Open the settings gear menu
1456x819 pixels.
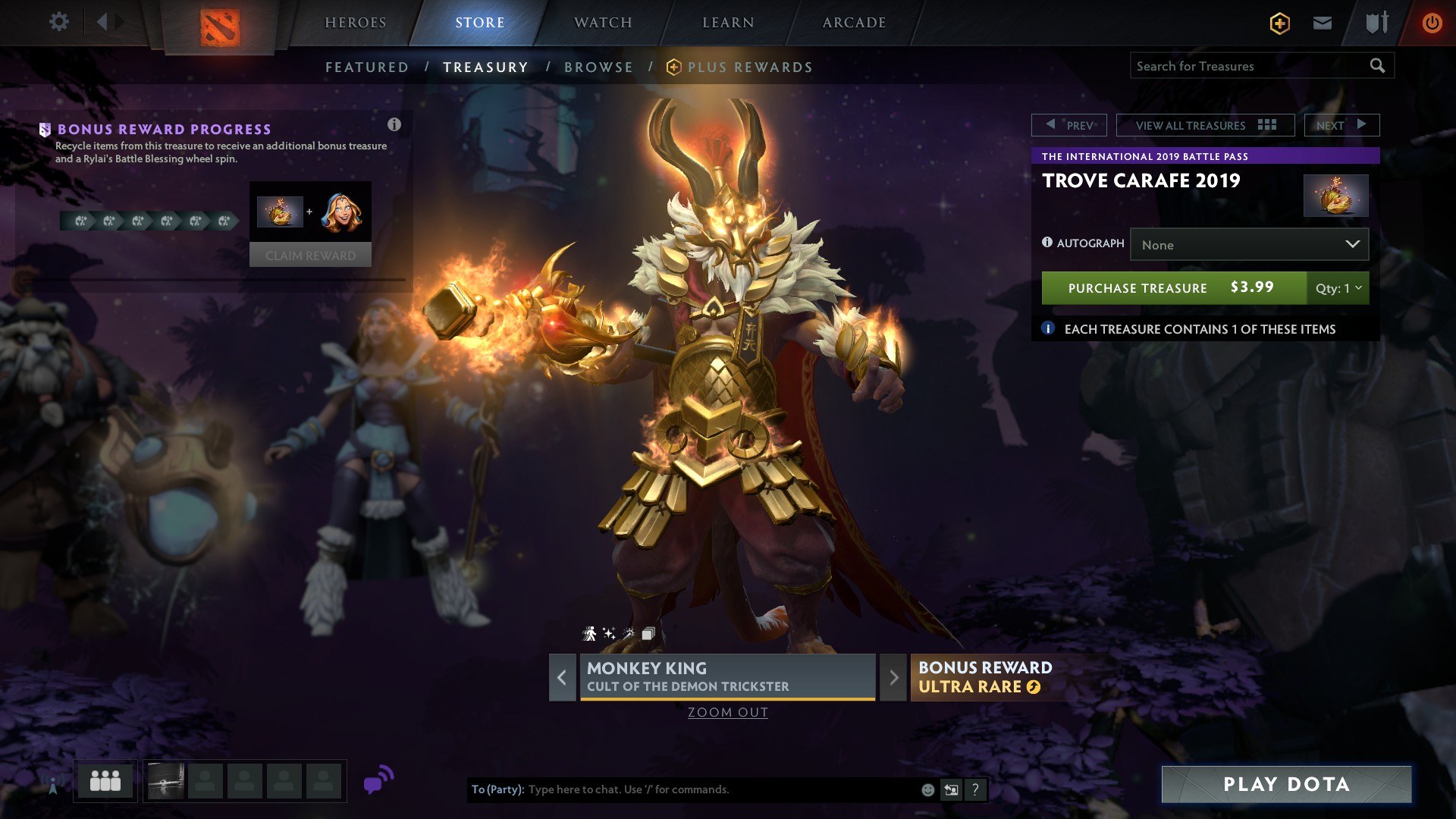tap(58, 22)
